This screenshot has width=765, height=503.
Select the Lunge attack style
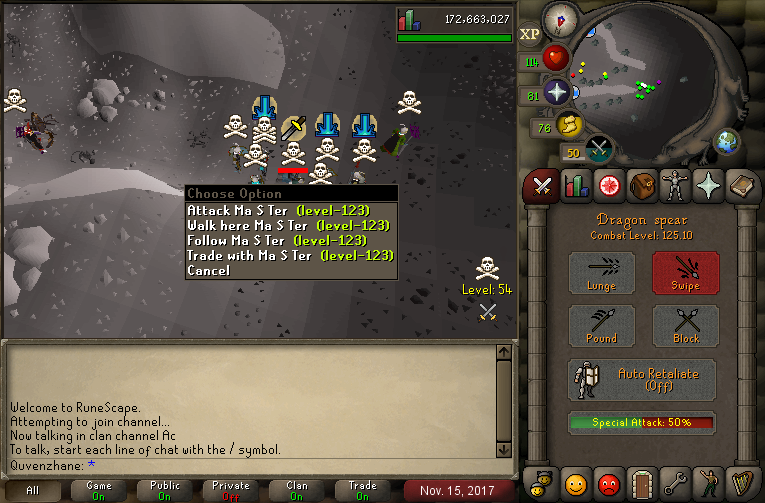(602, 273)
